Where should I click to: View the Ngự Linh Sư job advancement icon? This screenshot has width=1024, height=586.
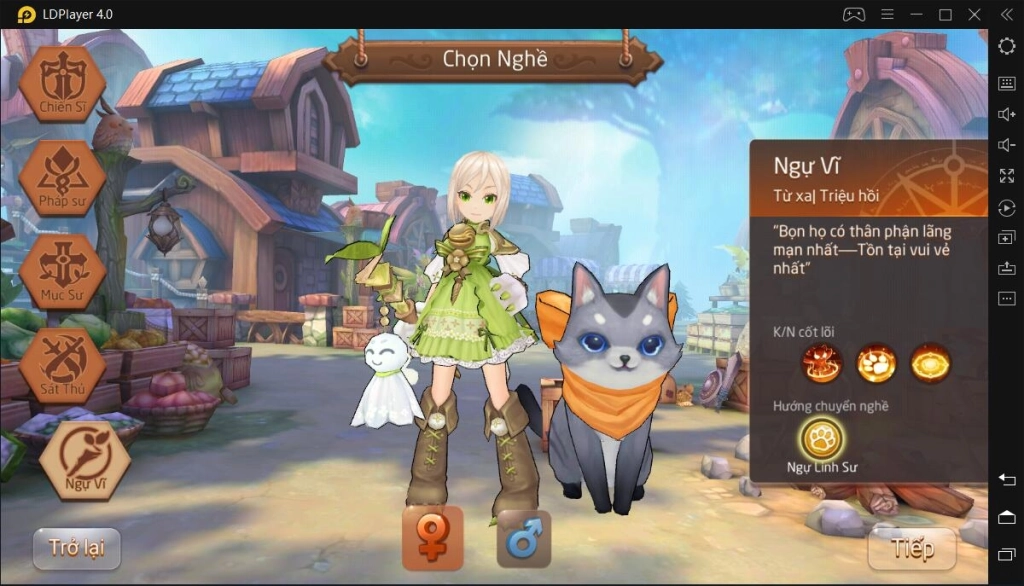tap(822, 438)
